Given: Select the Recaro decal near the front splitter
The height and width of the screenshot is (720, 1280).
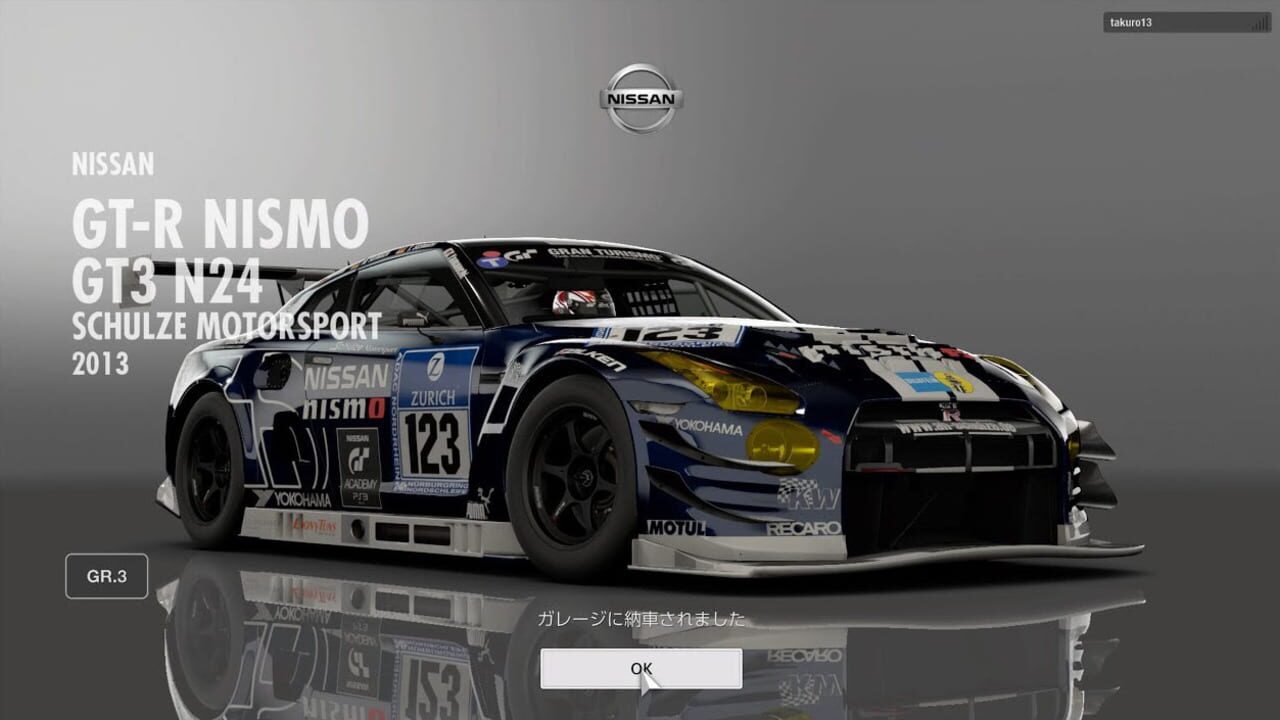Looking at the screenshot, I should click(x=804, y=527).
